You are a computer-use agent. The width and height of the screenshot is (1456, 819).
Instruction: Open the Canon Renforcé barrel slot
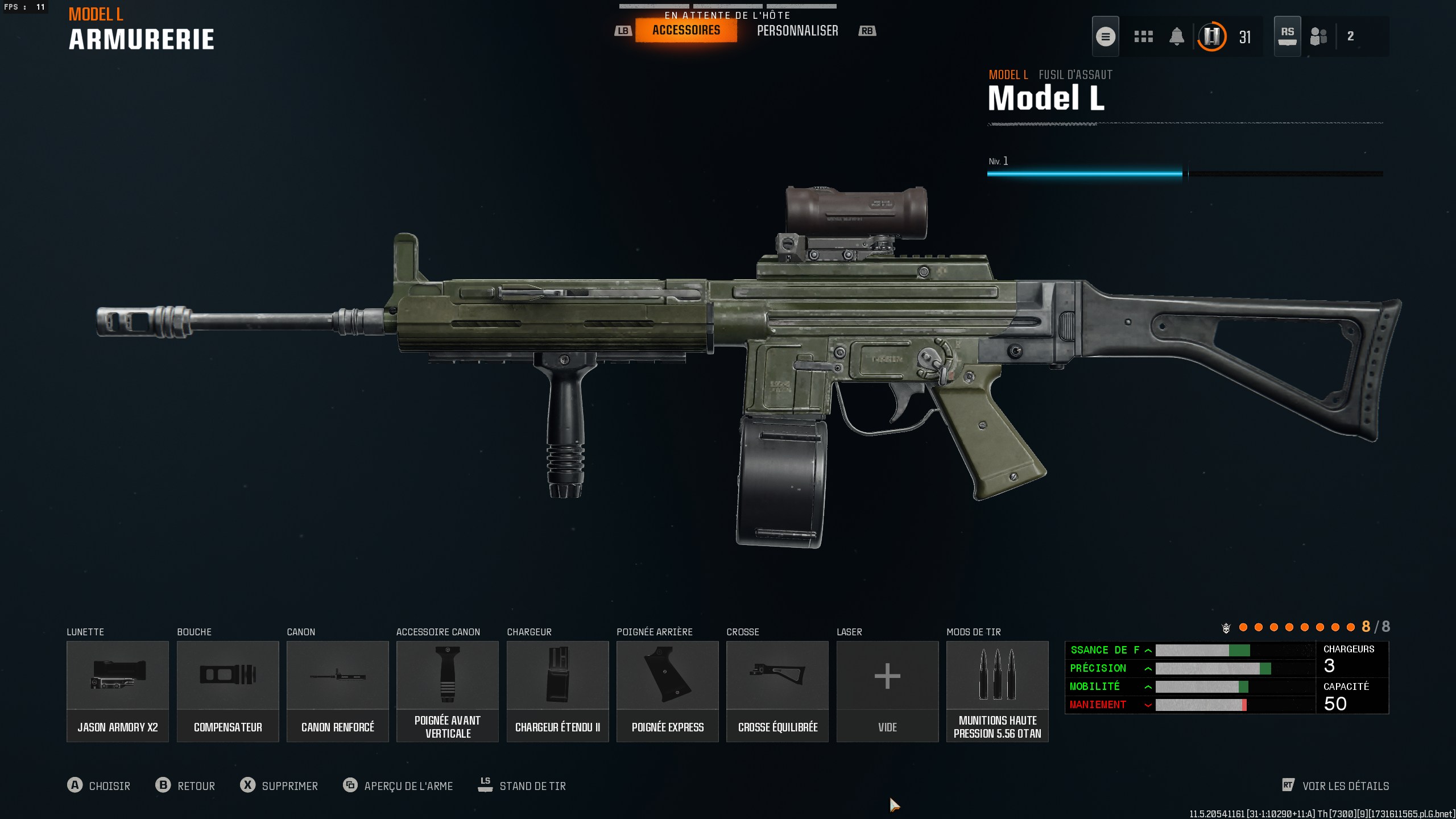pyautogui.click(x=337, y=691)
